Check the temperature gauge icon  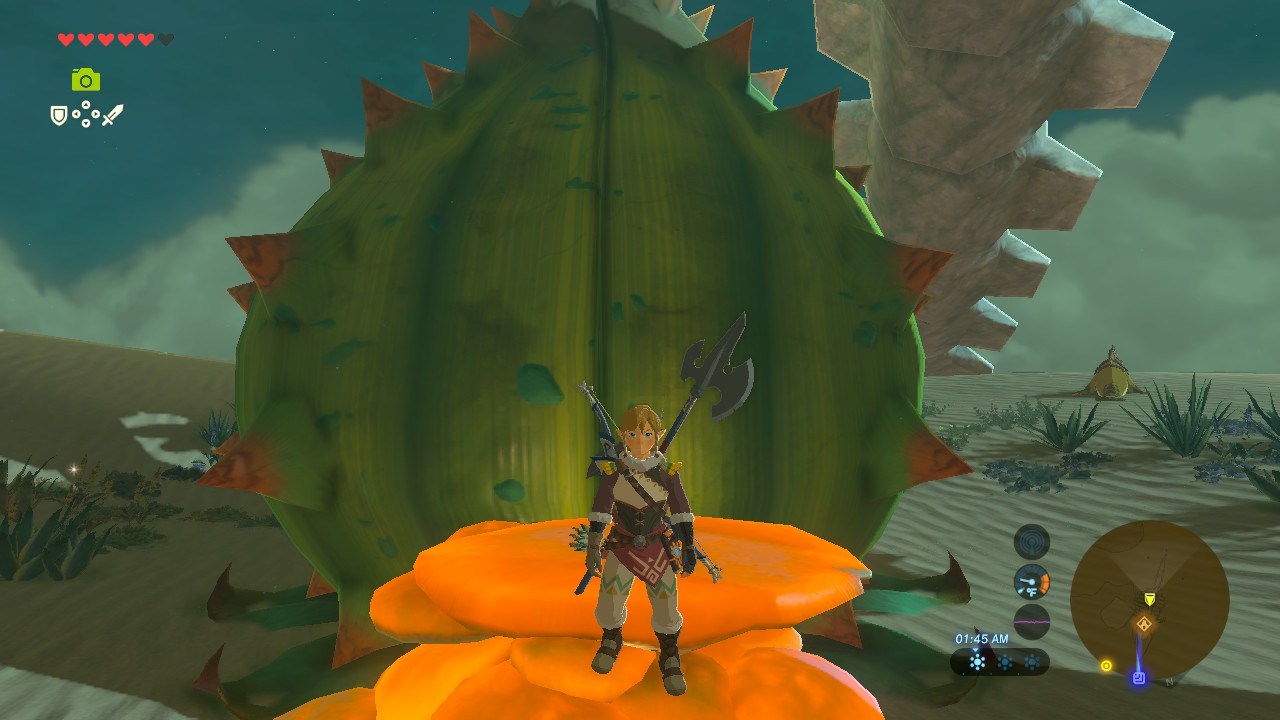tap(1032, 582)
